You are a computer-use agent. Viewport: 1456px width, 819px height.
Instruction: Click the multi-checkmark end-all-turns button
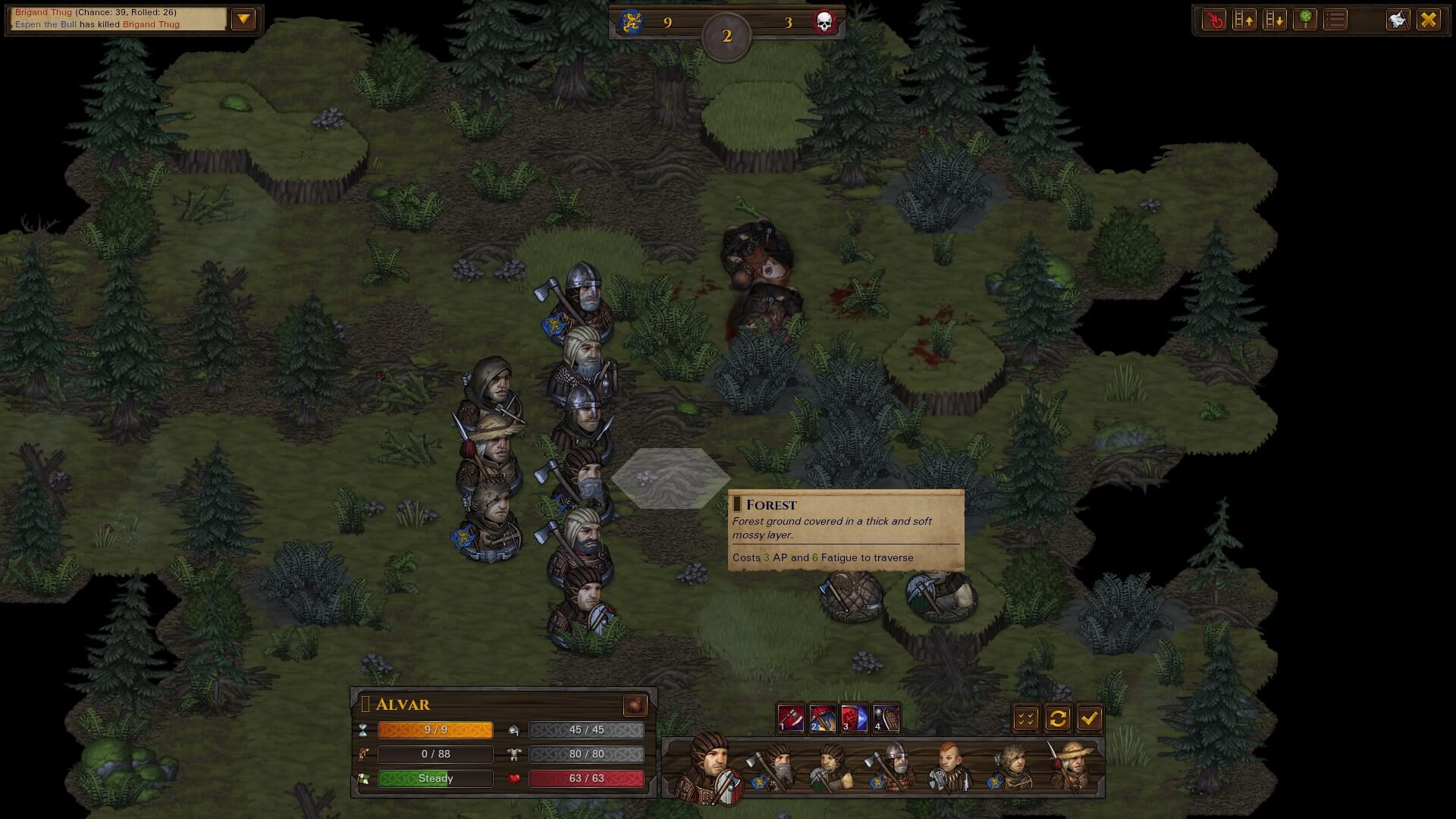pyautogui.click(x=1026, y=718)
